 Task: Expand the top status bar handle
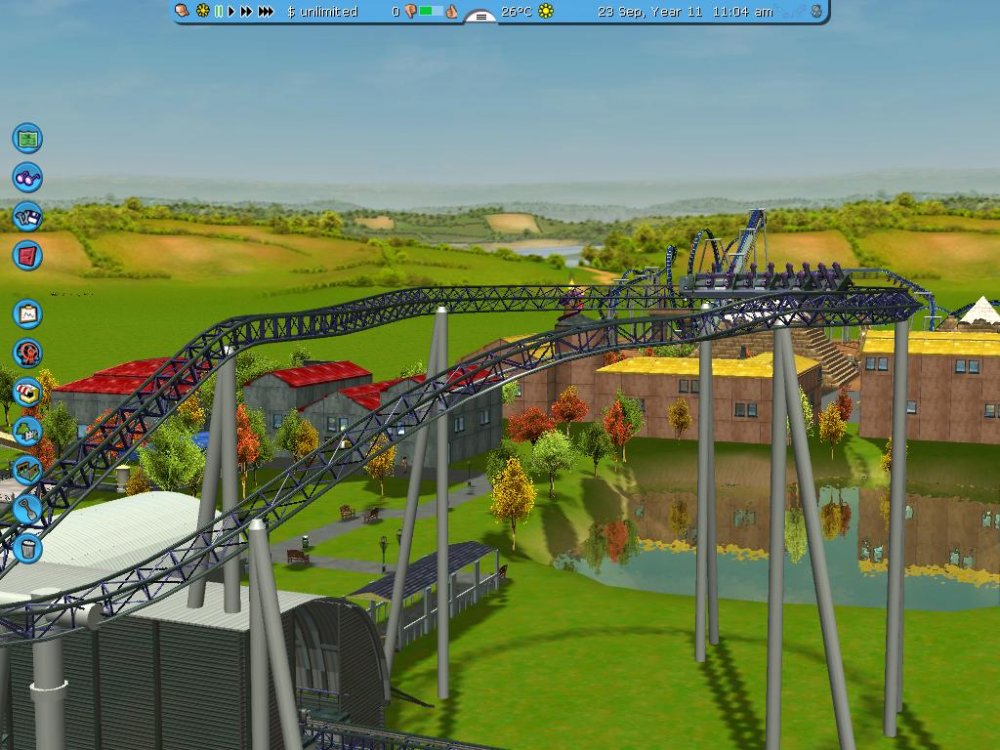coord(481,15)
